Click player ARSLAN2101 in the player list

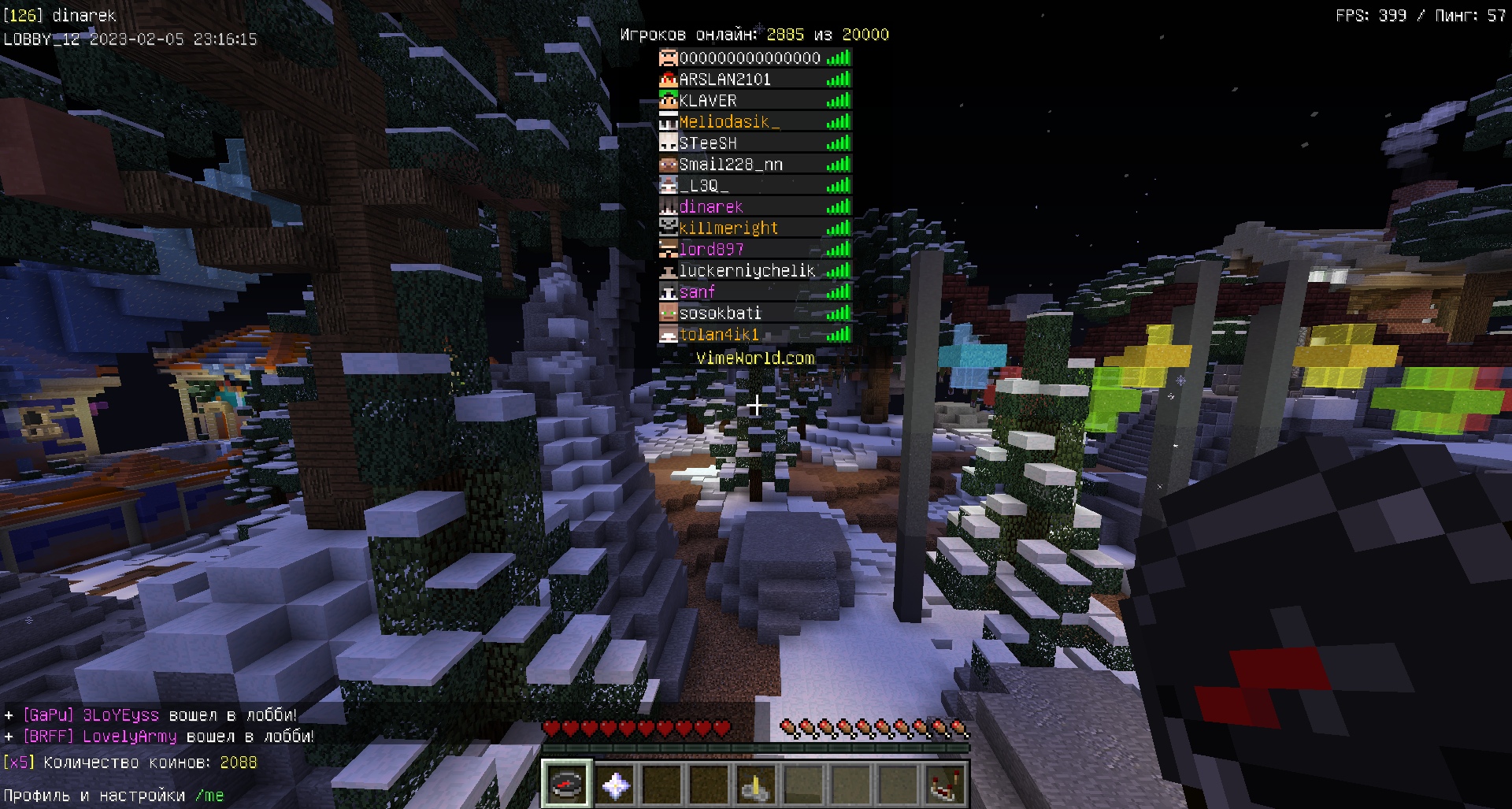(755, 80)
